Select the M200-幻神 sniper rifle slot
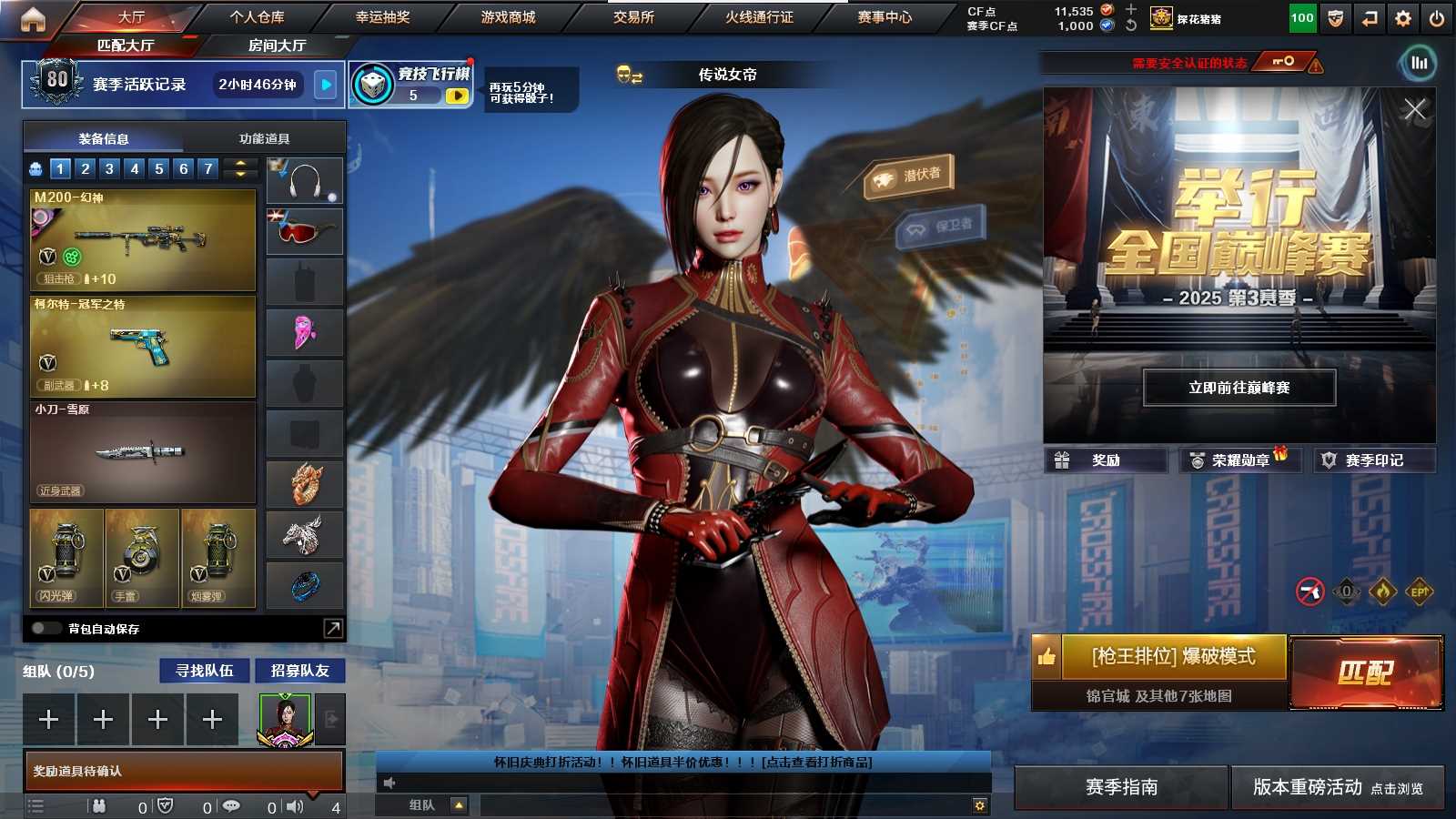The image size is (1456, 819). pos(143,240)
